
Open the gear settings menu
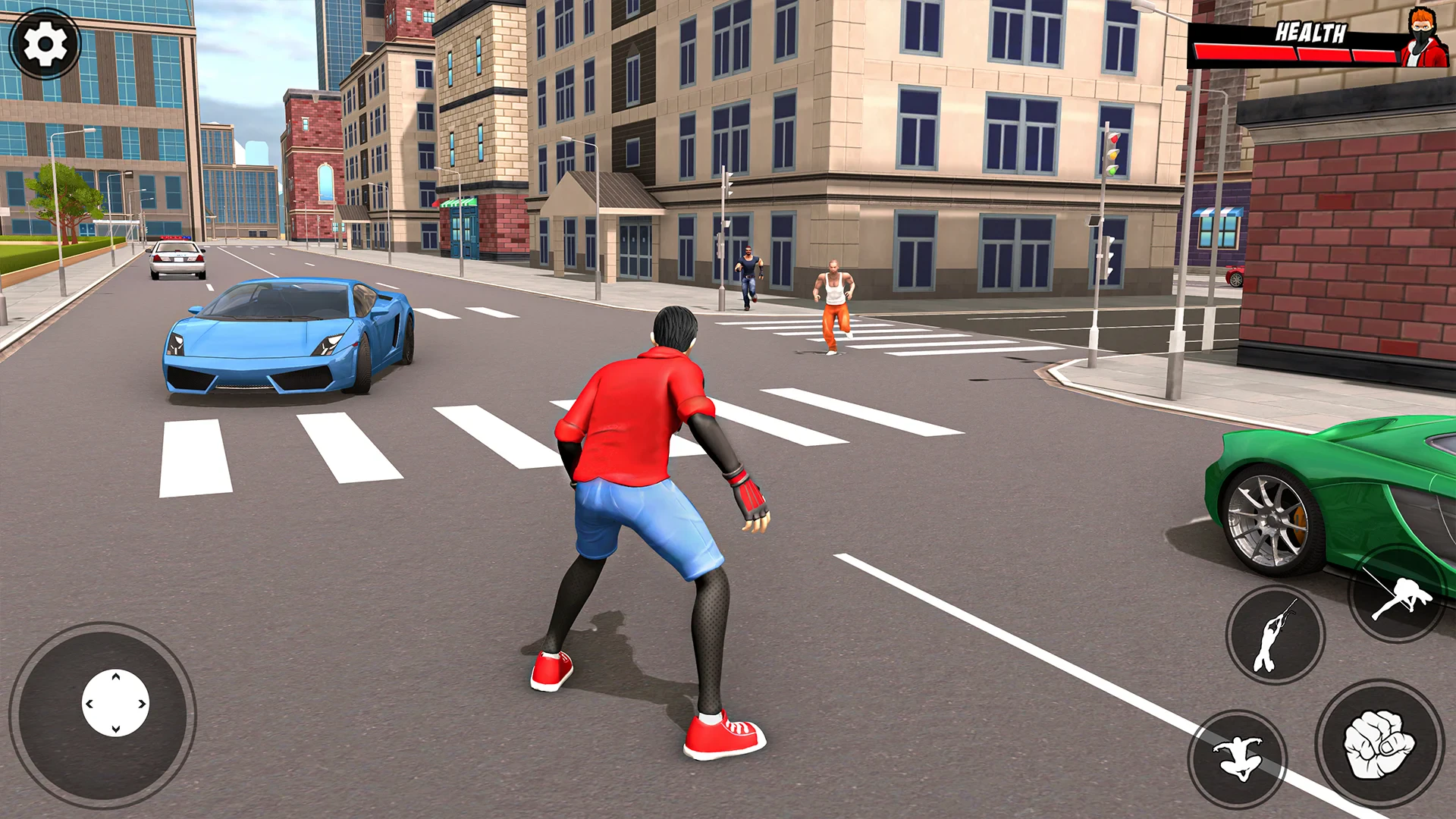(x=45, y=44)
